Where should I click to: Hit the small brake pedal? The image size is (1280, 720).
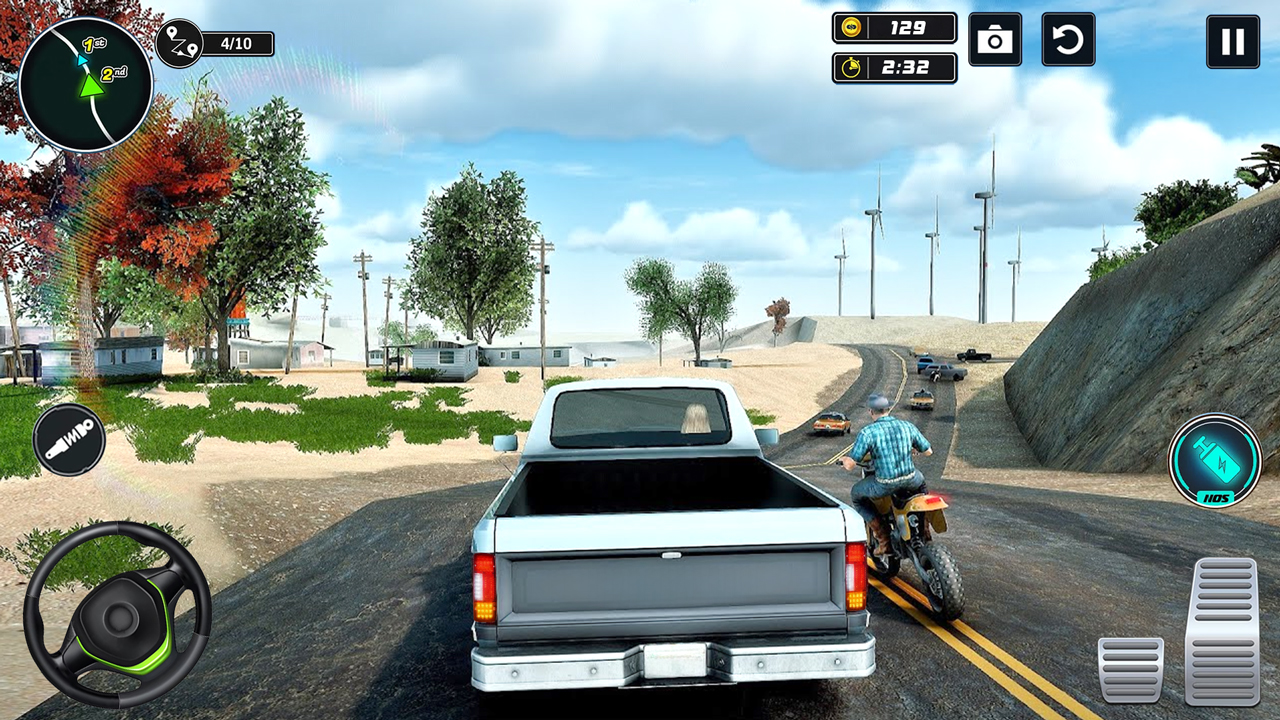(x=1130, y=669)
